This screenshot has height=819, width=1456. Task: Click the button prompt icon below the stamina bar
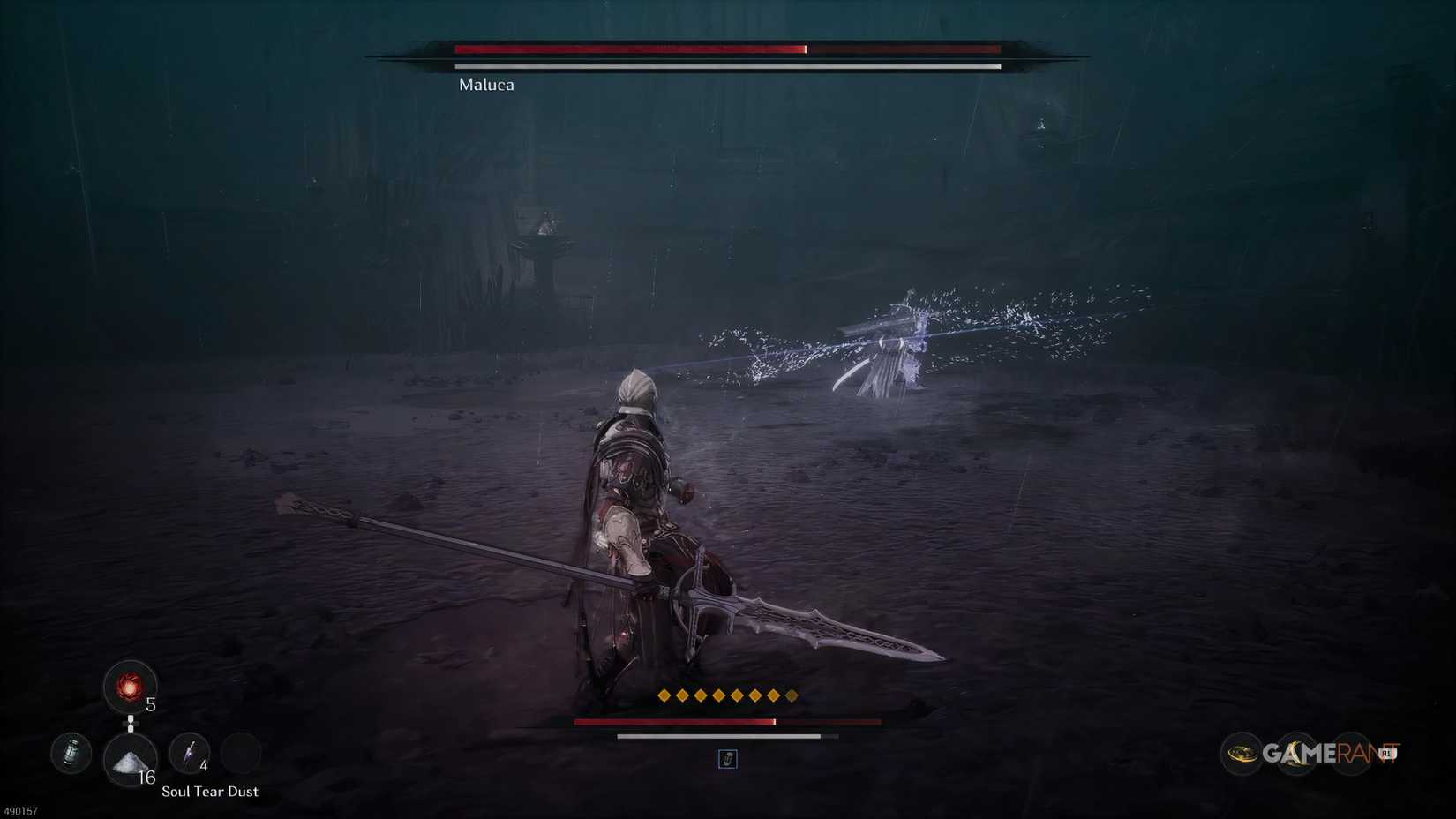(x=727, y=760)
